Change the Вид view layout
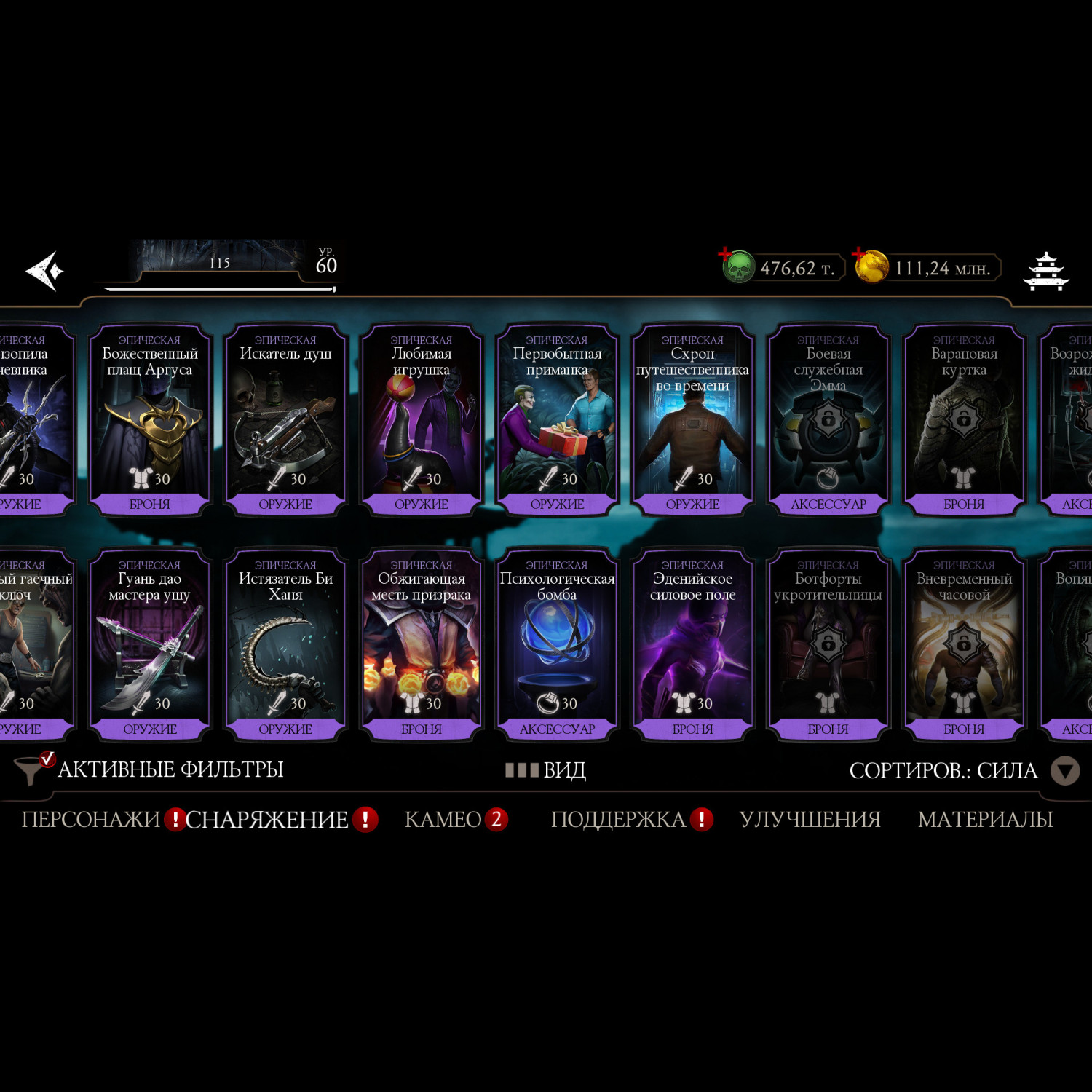Viewport: 1092px width, 1092px height. coord(547,770)
